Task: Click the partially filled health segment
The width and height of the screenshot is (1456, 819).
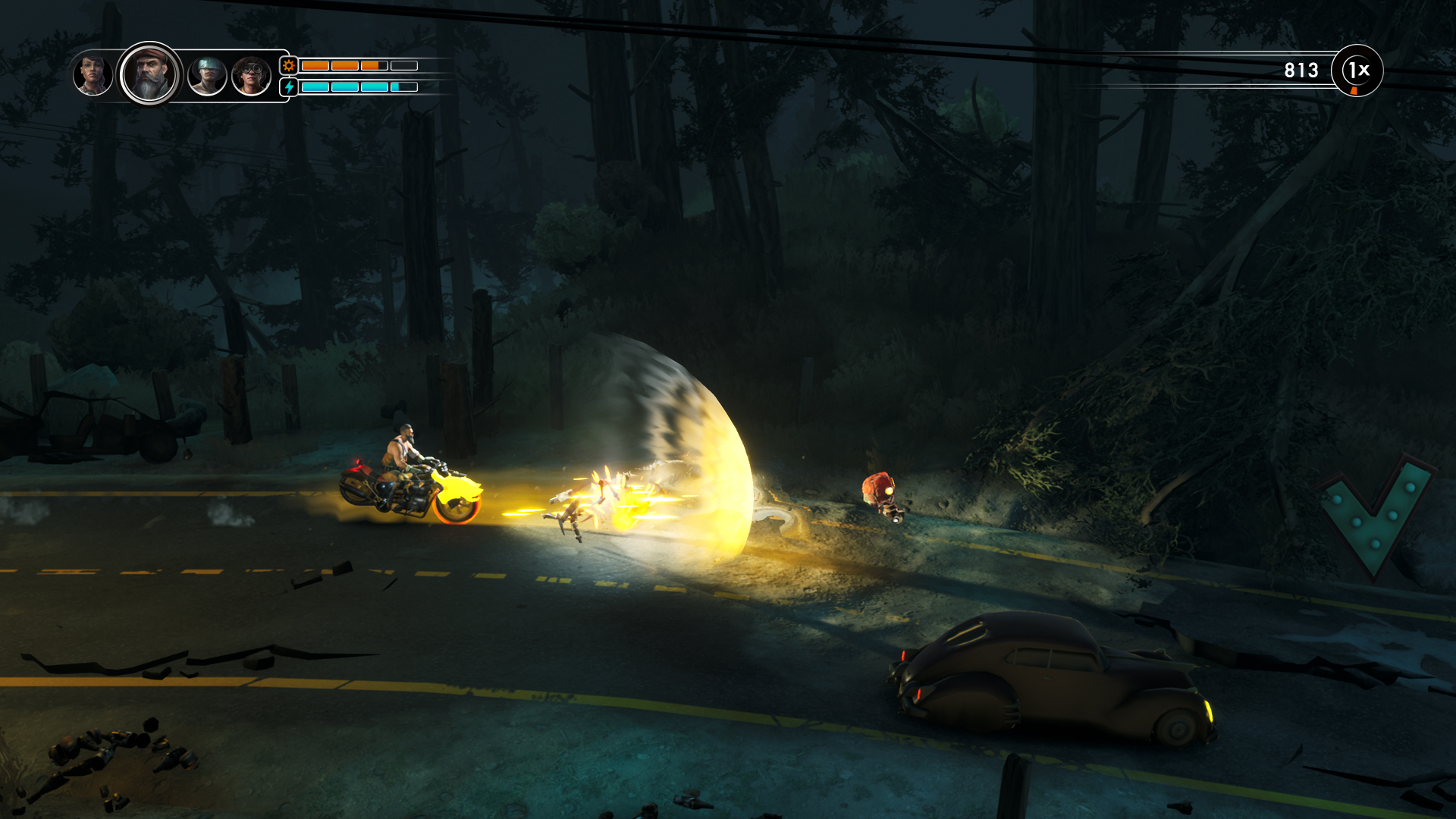Action: (374, 66)
